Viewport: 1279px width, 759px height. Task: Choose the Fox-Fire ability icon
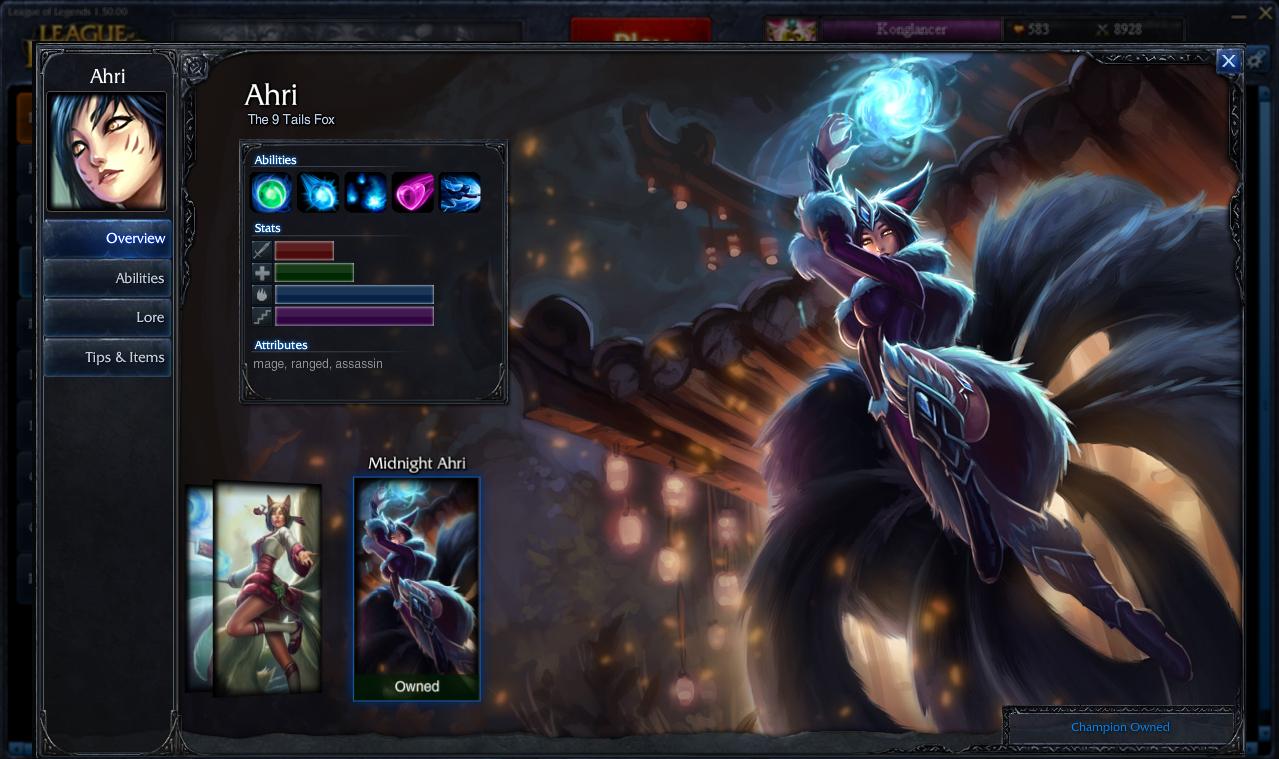click(366, 192)
